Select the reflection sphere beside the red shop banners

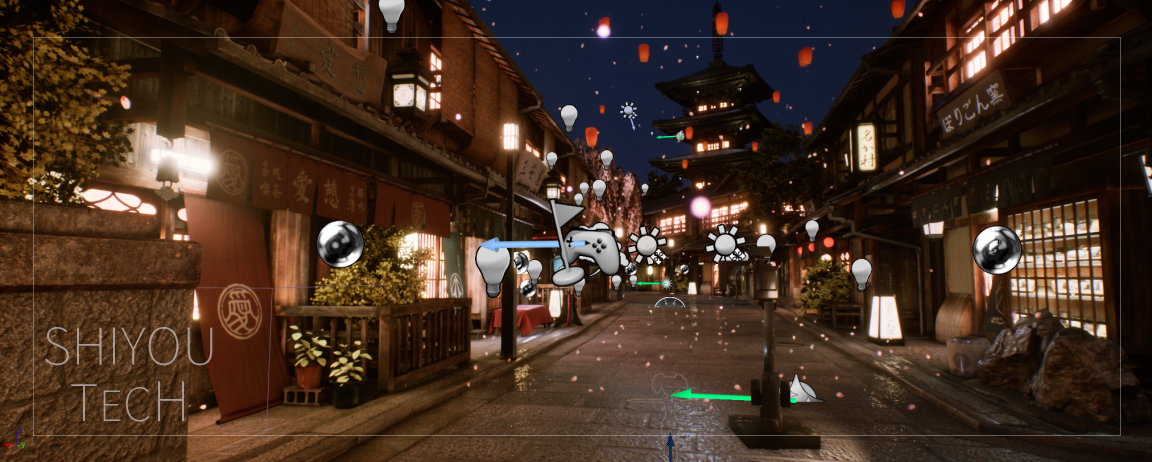click(340, 244)
